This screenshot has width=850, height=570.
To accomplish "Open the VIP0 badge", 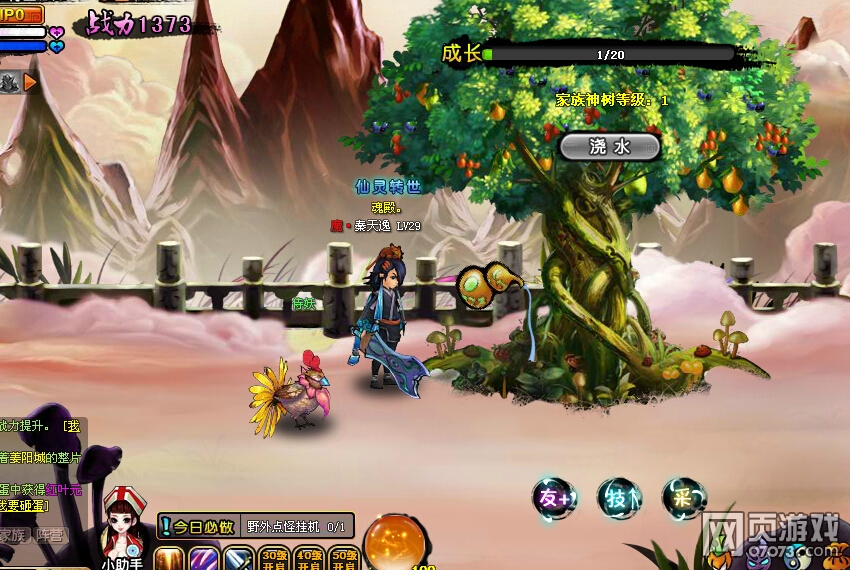I will click(x=20, y=14).
